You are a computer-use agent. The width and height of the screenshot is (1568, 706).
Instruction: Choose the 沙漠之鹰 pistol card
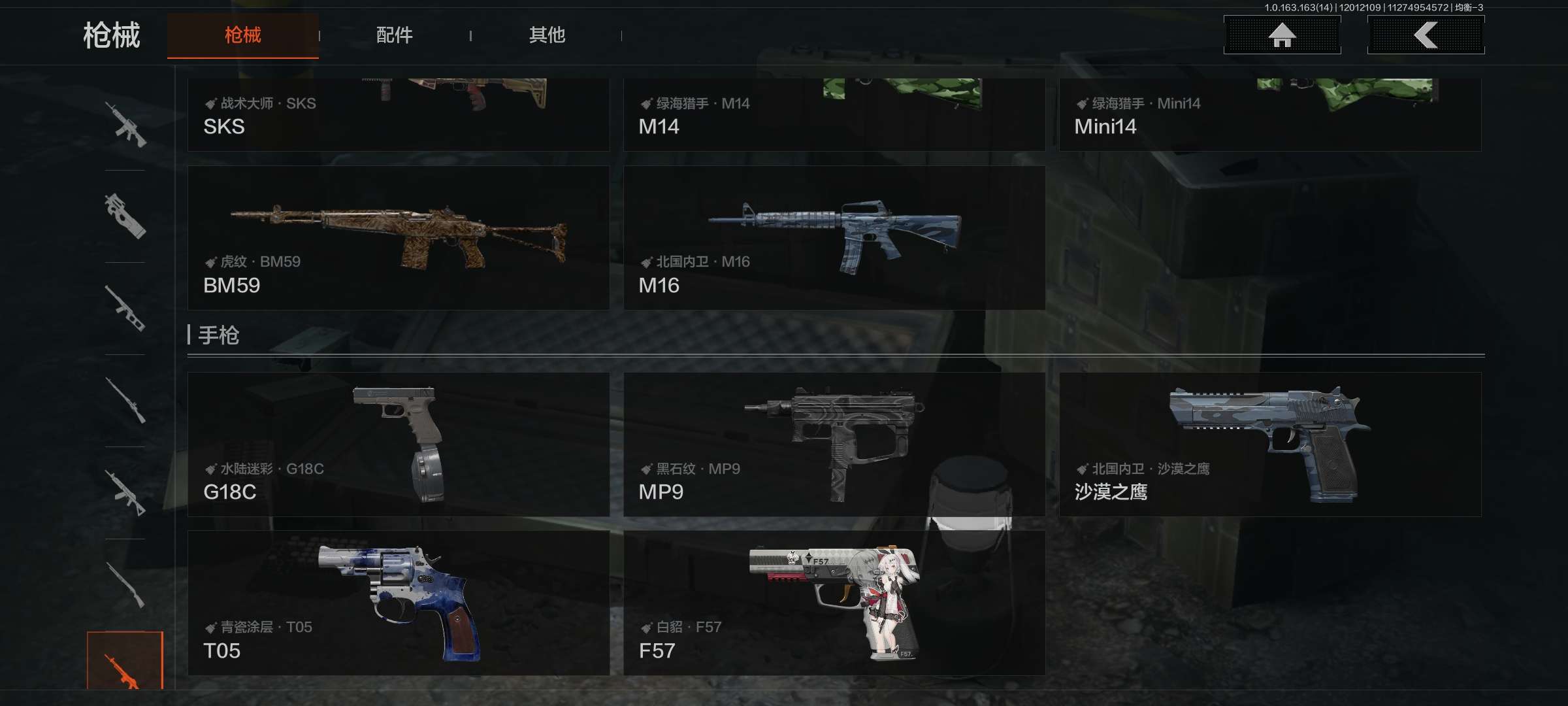[1269, 445]
